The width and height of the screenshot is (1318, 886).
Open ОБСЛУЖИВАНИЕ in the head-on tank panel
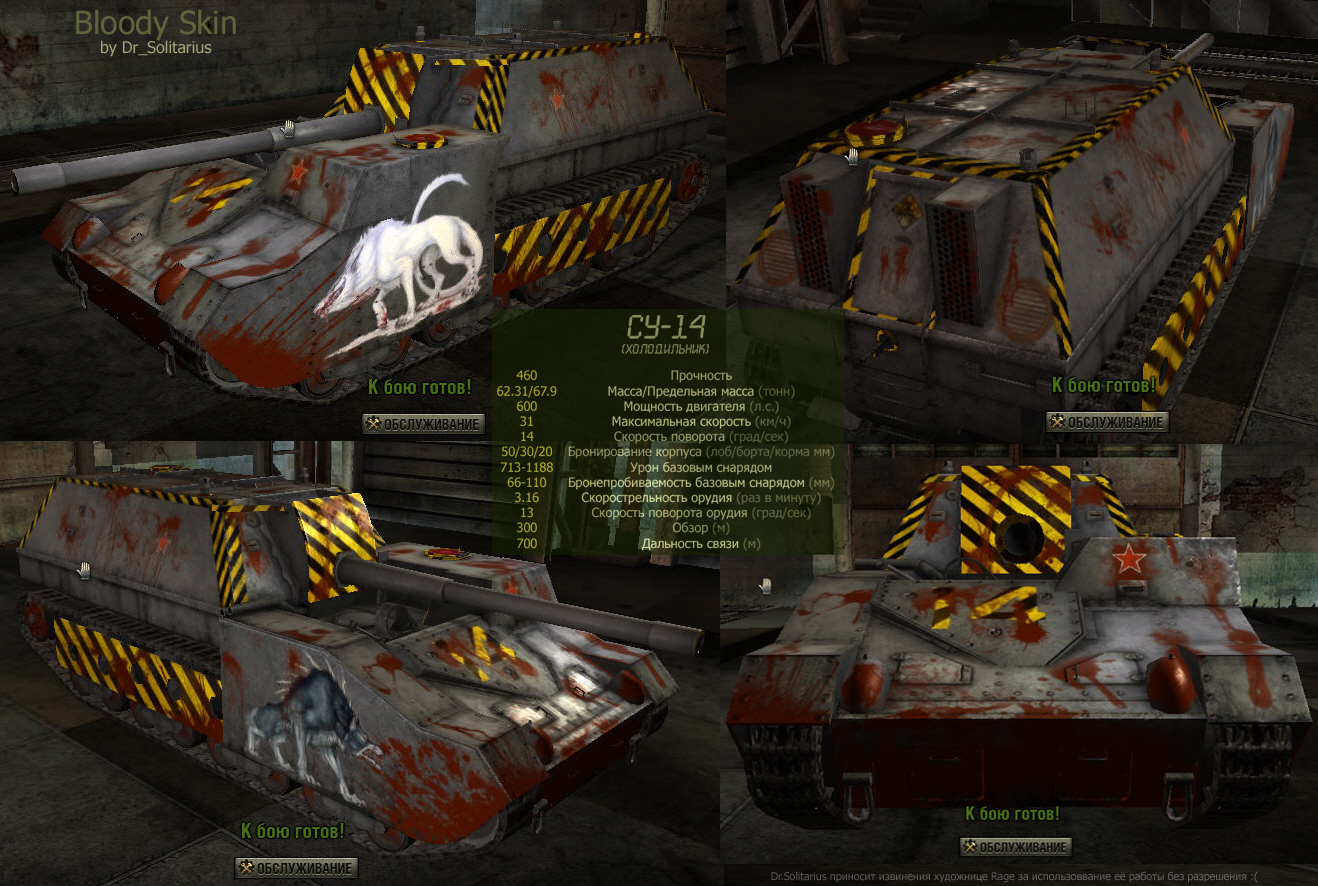pos(1015,848)
